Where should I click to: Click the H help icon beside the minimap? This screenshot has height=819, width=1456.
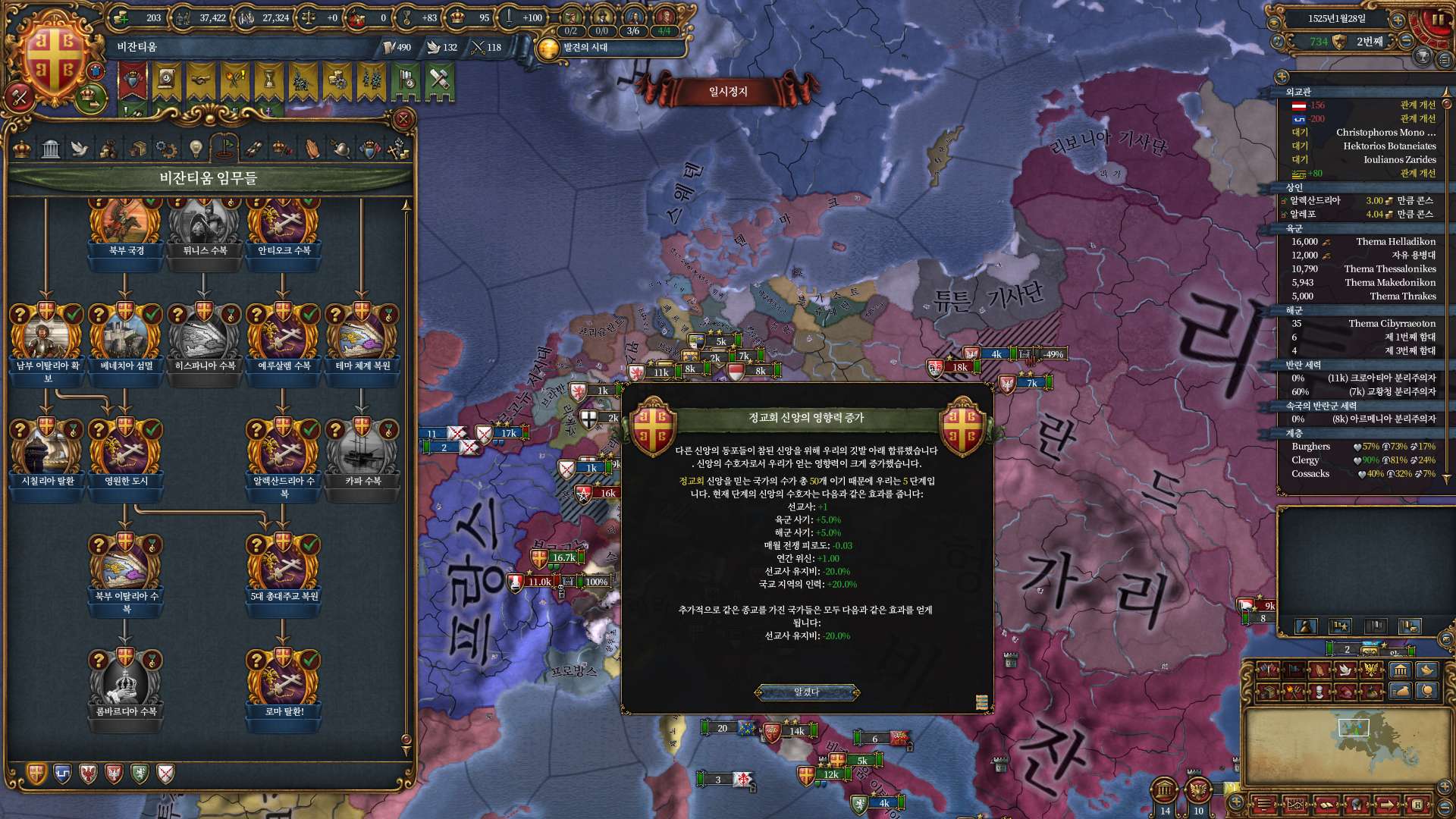point(1417,805)
